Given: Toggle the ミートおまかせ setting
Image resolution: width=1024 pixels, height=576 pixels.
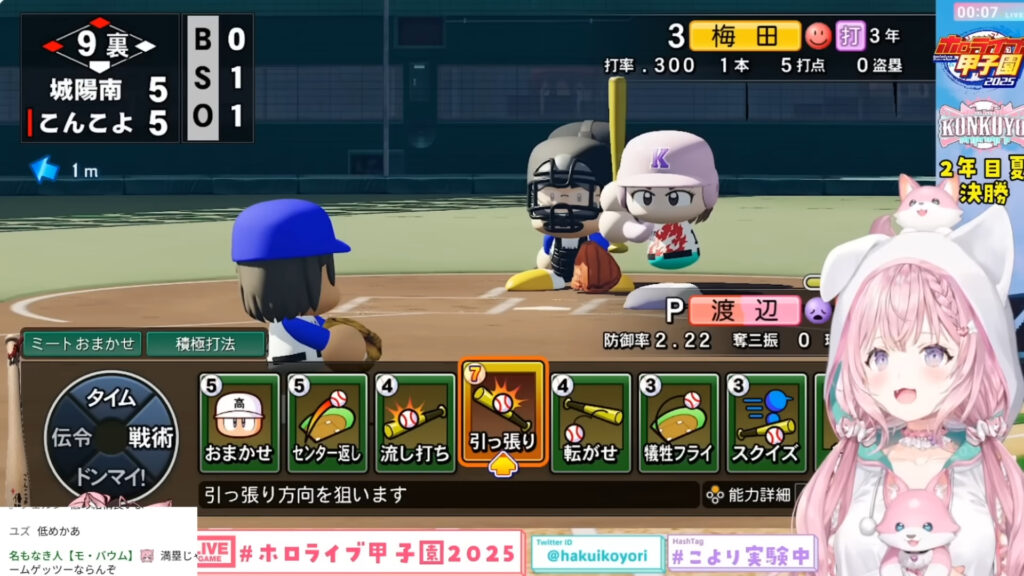Looking at the screenshot, I should point(81,343).
